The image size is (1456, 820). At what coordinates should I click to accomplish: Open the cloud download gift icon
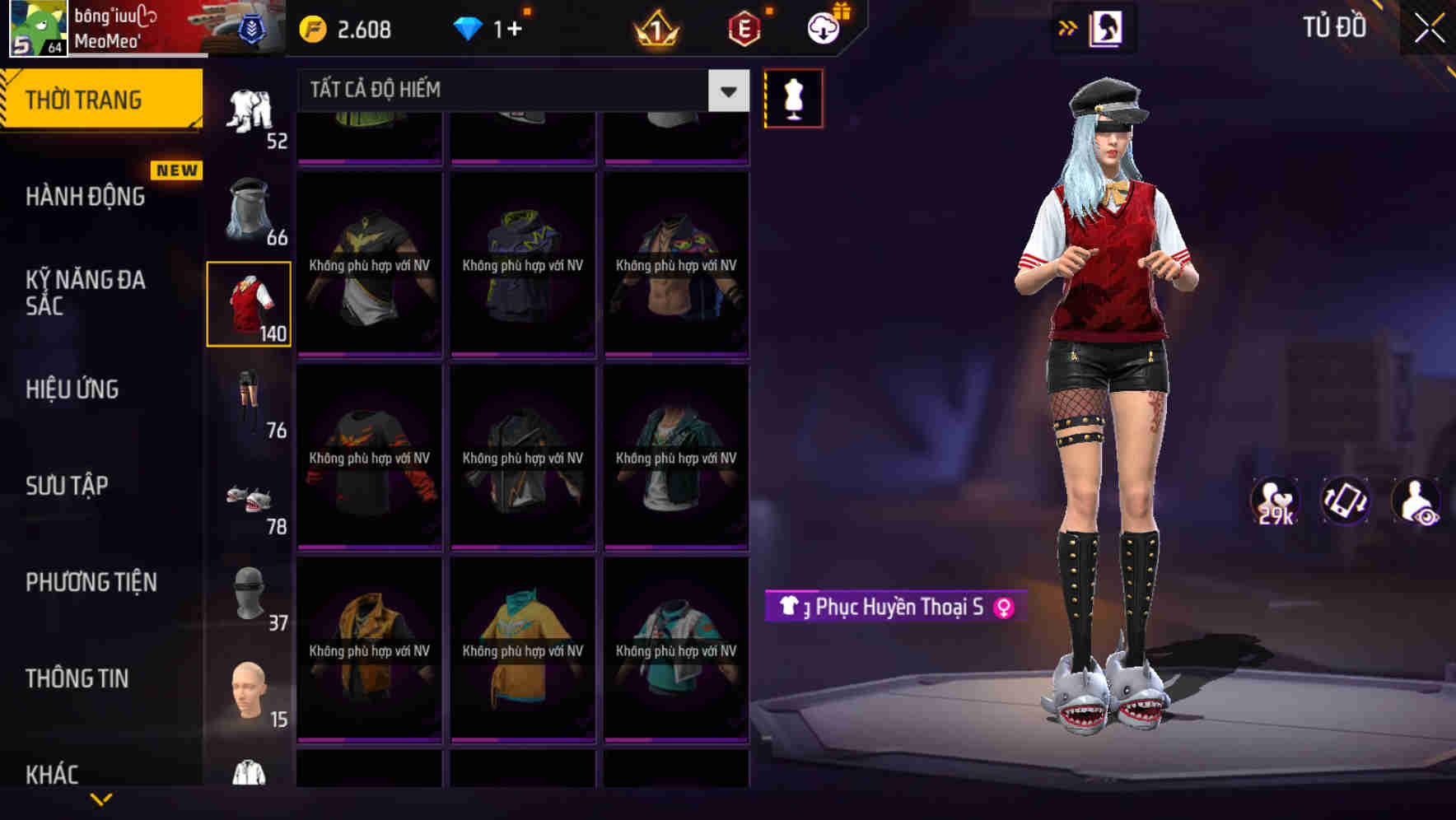point(824,27)
